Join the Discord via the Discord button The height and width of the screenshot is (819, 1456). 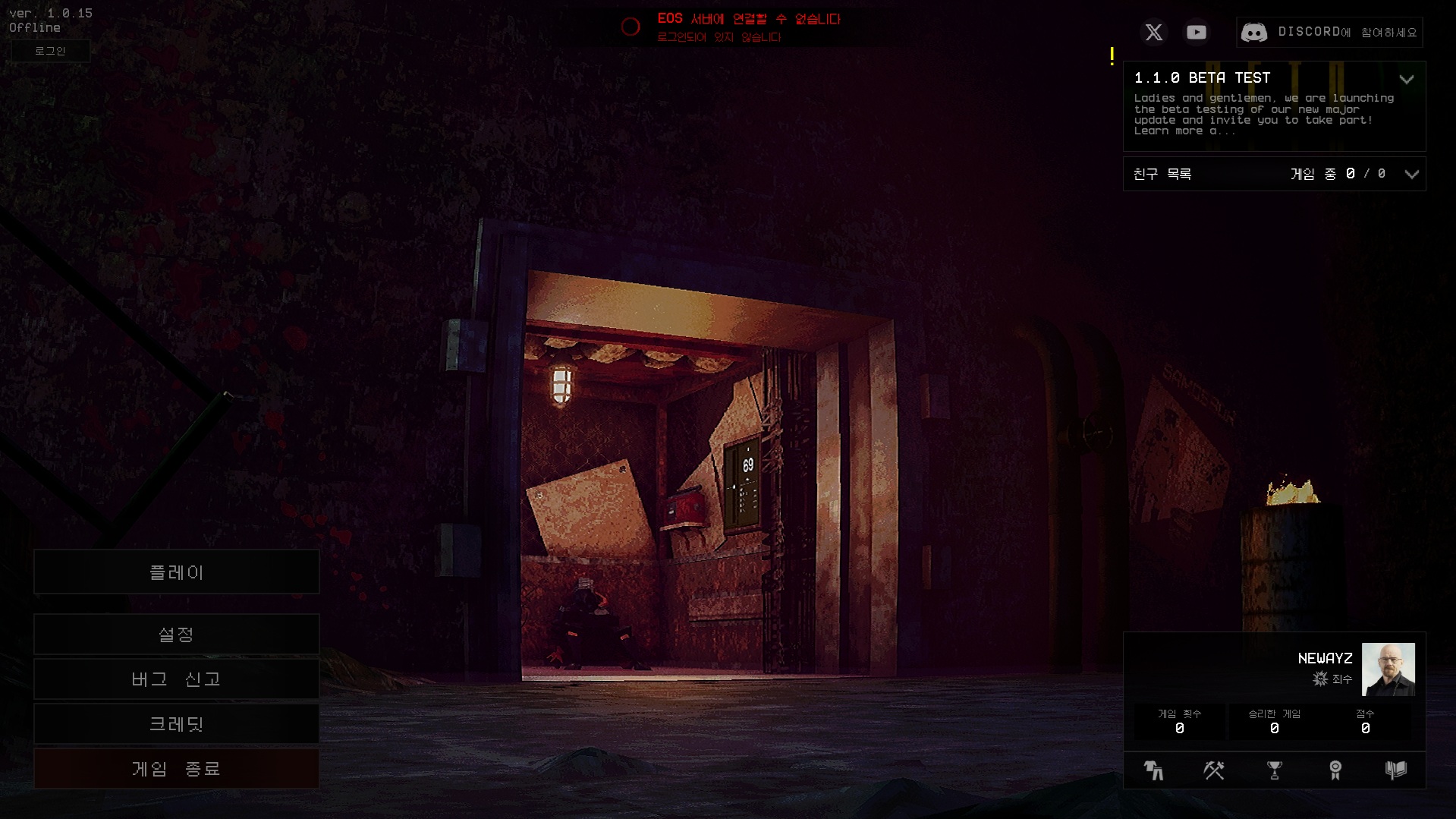pyautogui.click(x=1329, y=32)
